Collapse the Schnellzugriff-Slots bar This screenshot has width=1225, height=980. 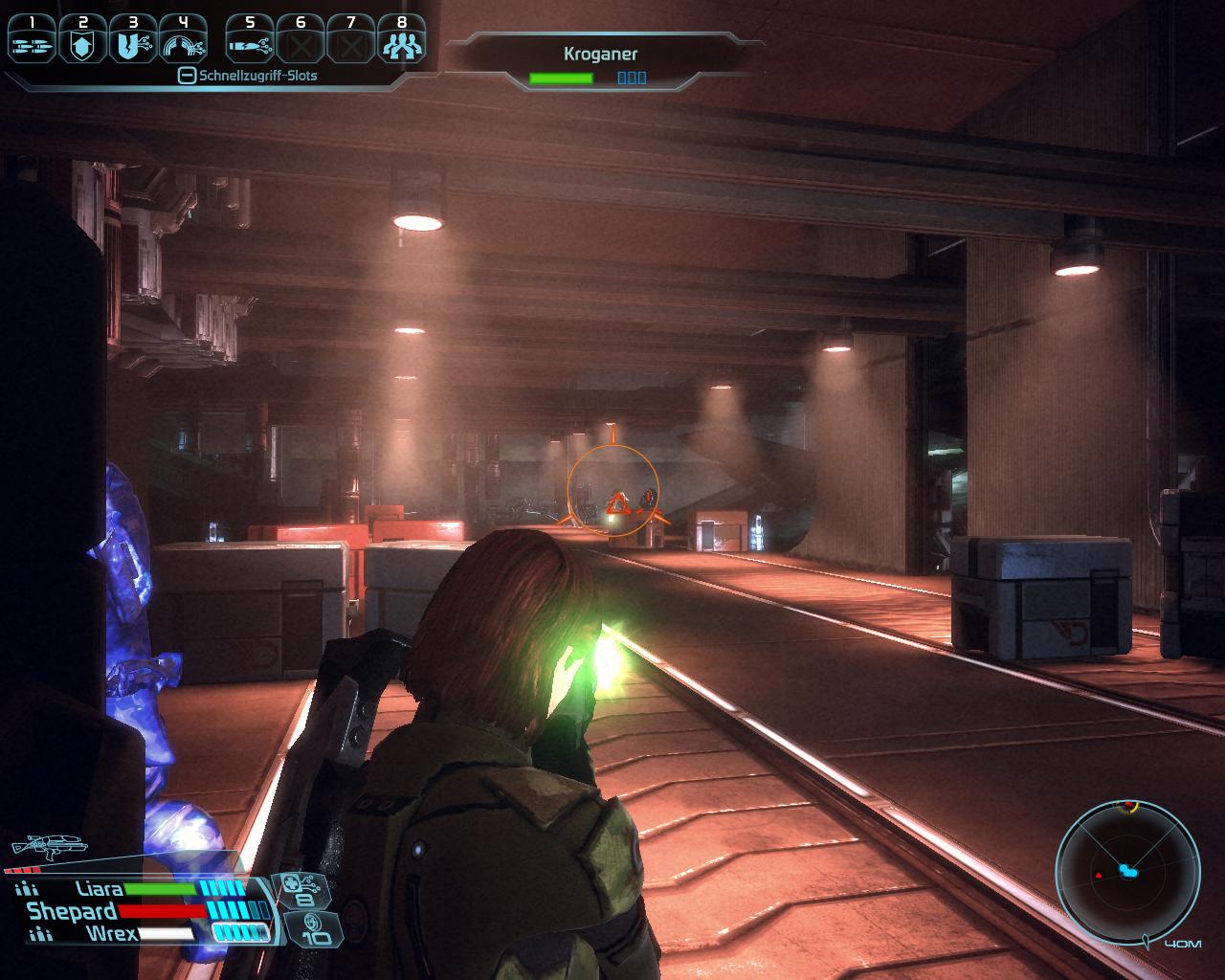(x=188, y=76)
